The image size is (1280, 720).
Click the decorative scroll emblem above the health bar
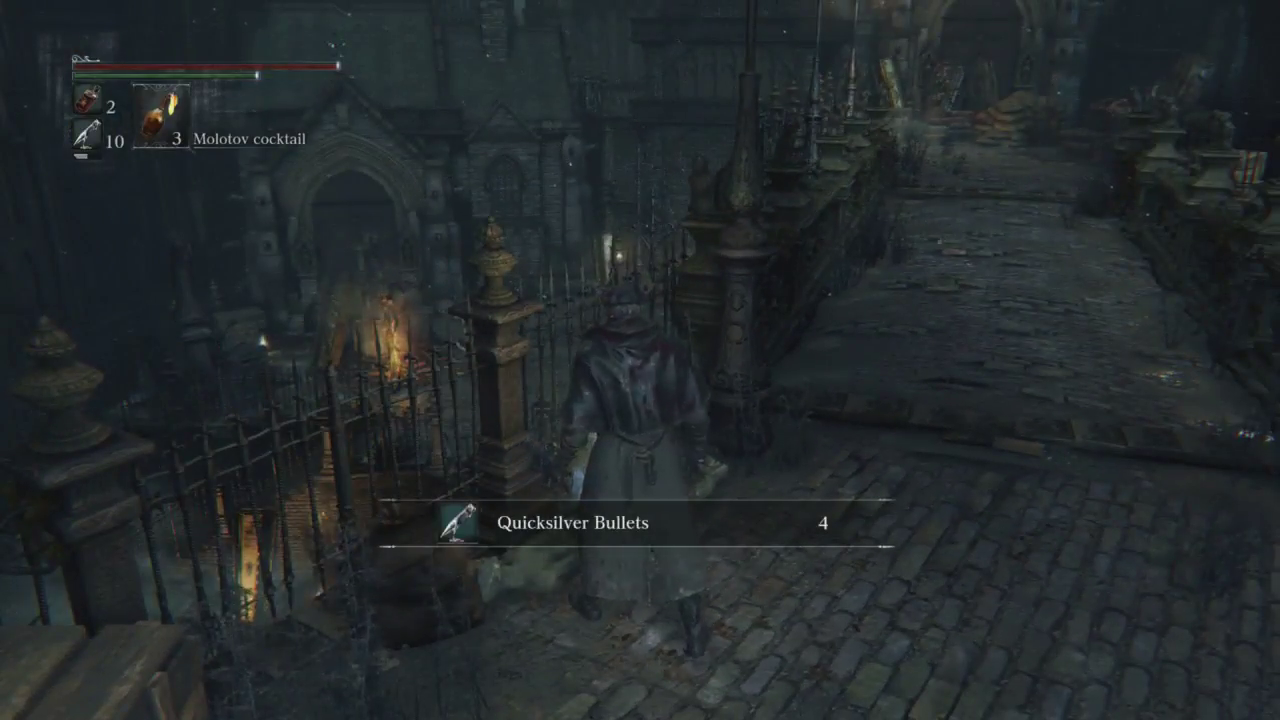(88, 57)
